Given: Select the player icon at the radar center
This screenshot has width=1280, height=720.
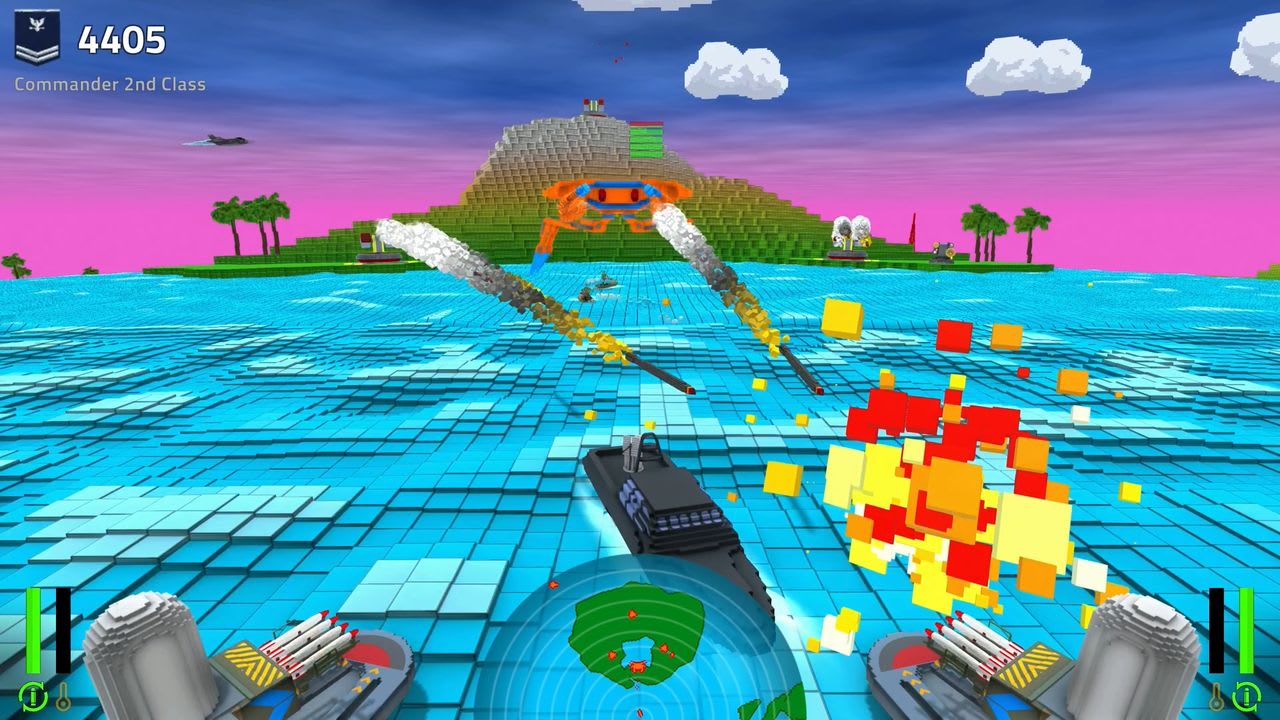Looking at the screenshot, I should (x=638, y=712).
